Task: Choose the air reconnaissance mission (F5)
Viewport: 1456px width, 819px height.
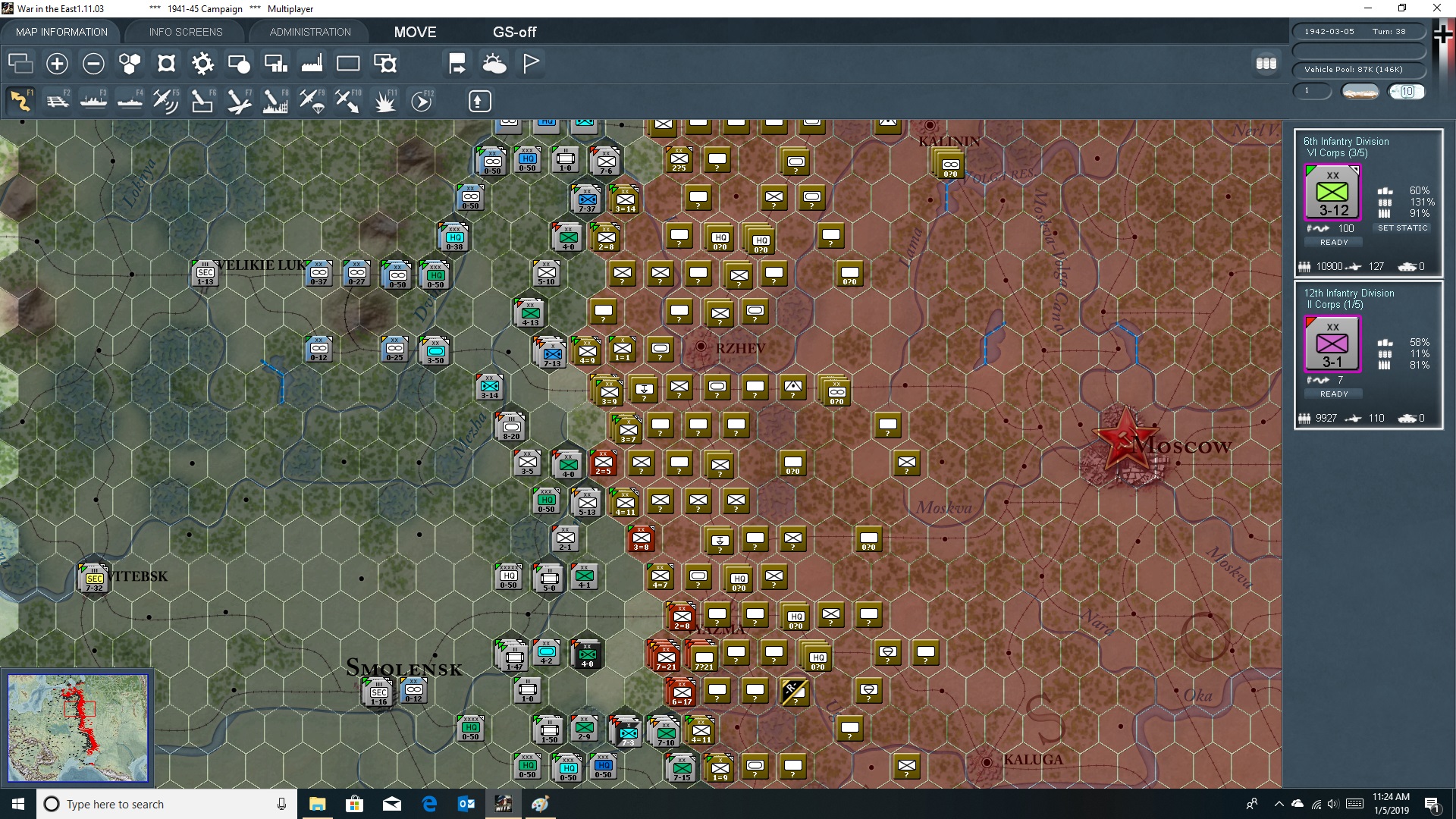Action: point(166,101)
